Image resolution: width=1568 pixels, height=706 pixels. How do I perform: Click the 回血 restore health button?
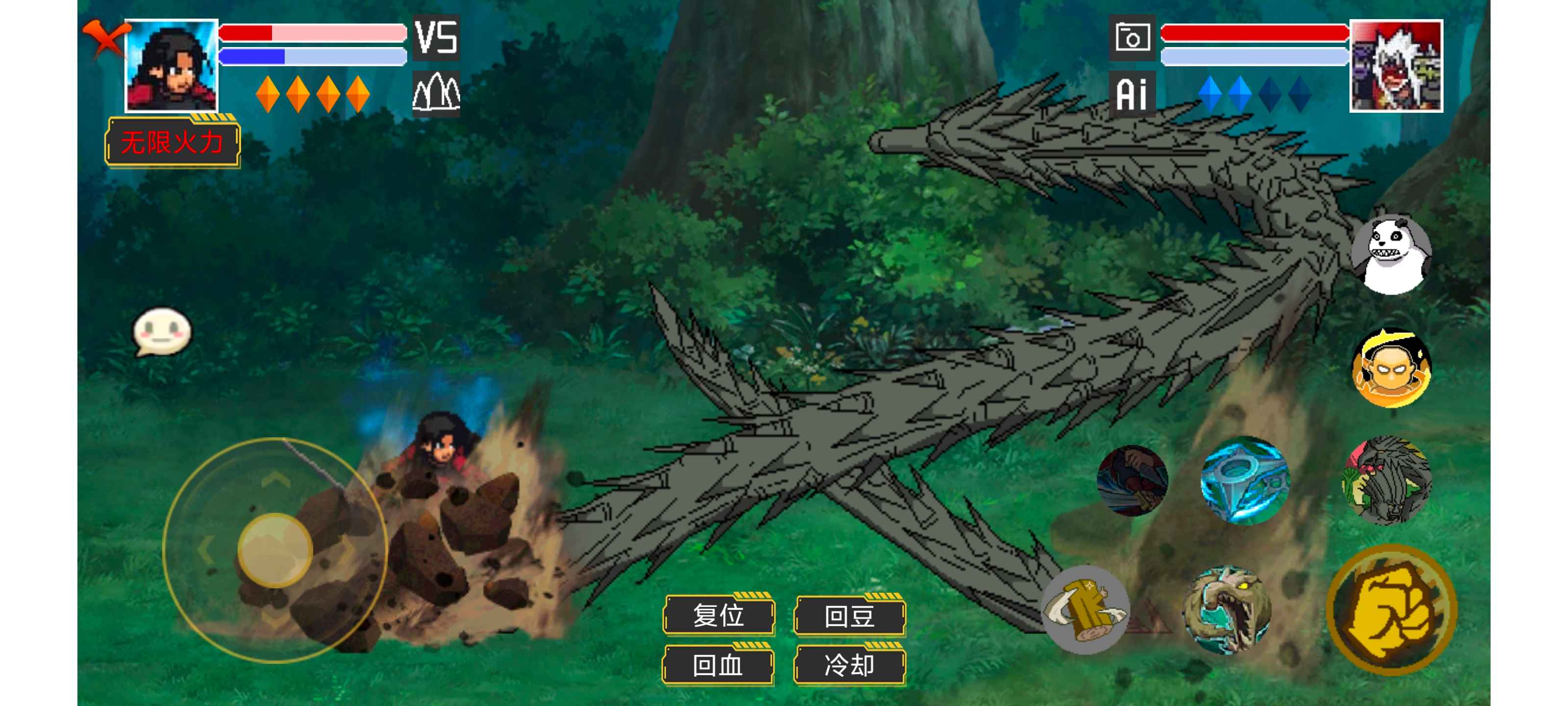718,665
